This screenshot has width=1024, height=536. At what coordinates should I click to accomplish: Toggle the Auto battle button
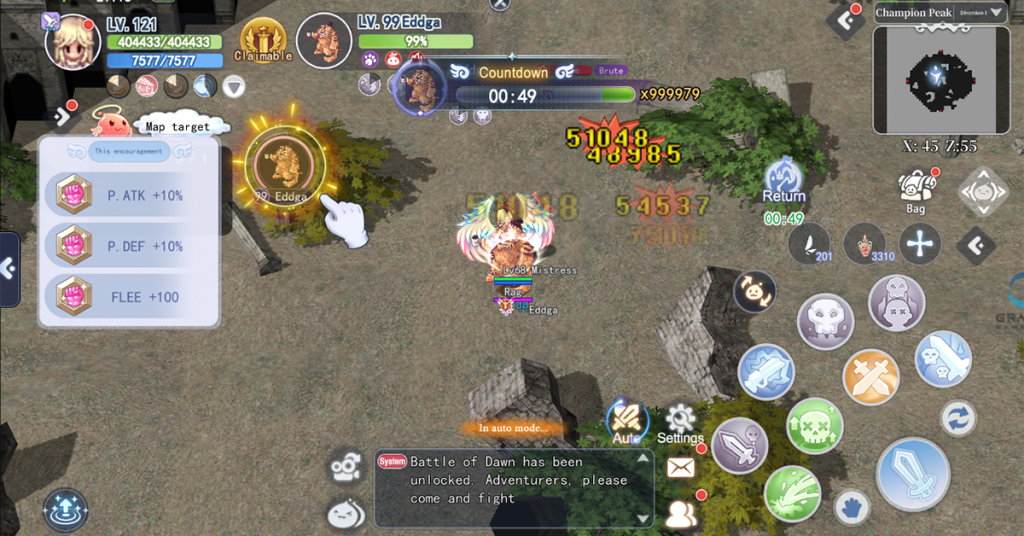click(627, 422)
